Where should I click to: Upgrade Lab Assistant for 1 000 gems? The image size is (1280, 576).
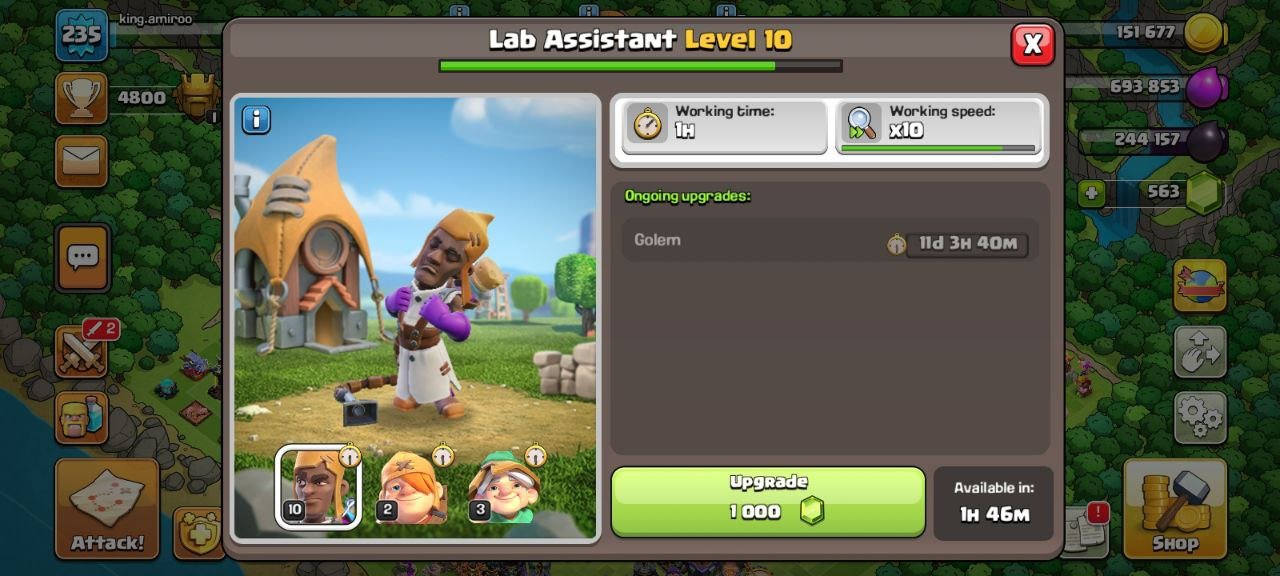(x=768, y=501)
